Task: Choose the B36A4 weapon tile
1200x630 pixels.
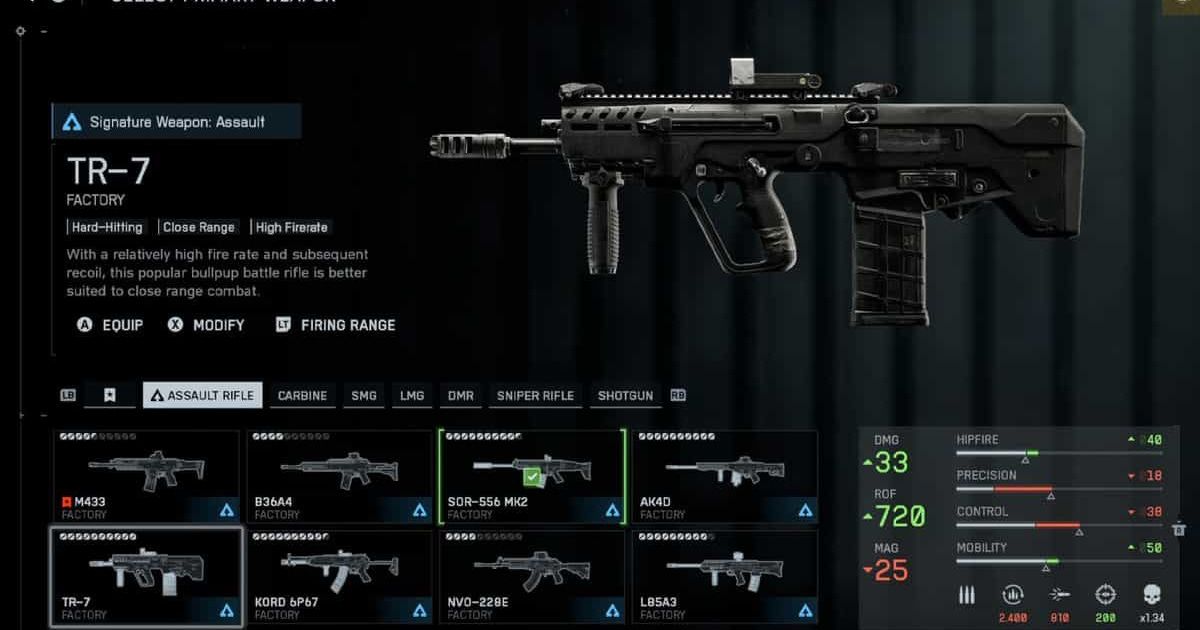Action: pyautogui.click(x=340, y=476)
